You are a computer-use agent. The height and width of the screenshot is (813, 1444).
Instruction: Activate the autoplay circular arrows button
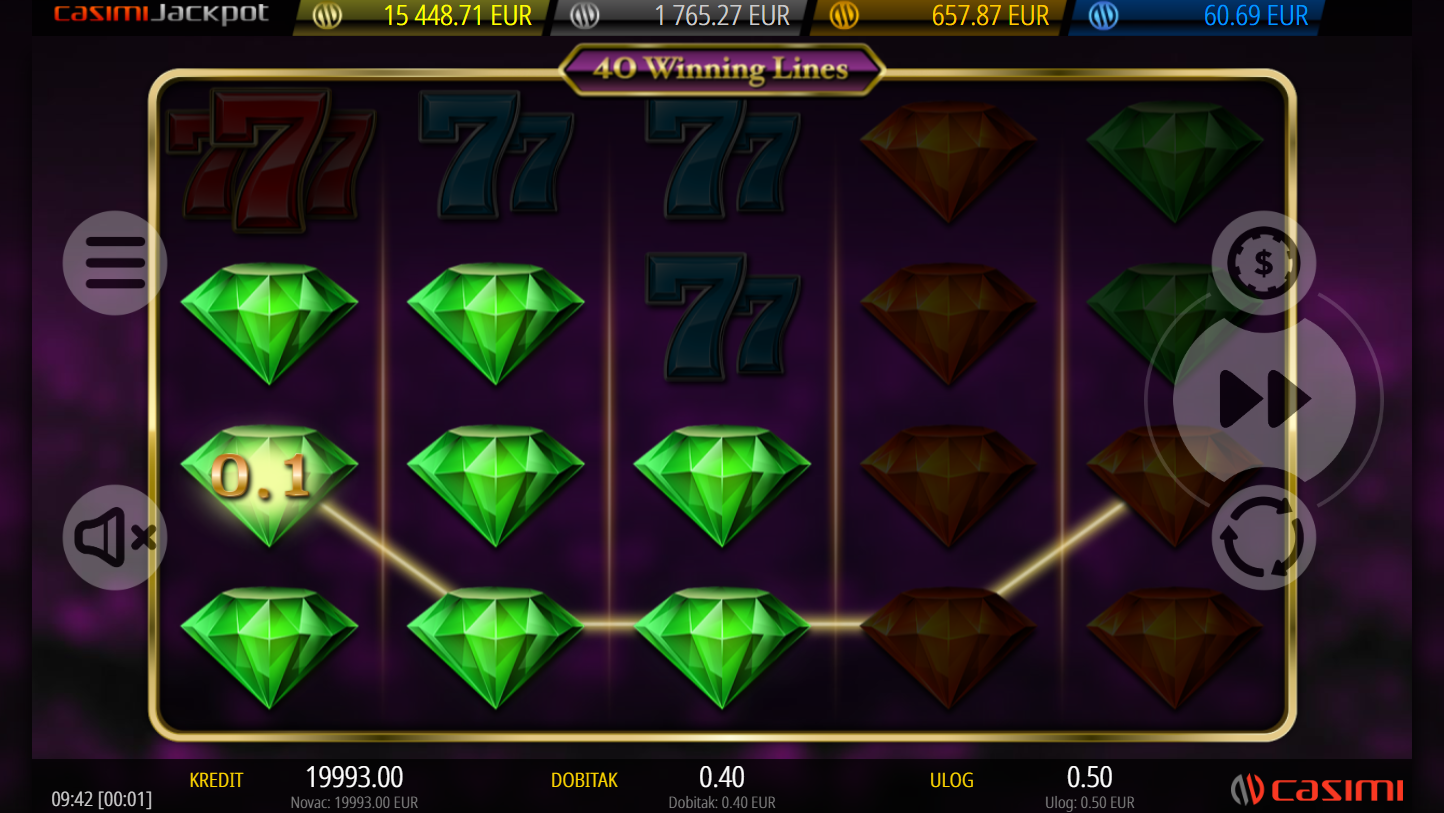1263,538
